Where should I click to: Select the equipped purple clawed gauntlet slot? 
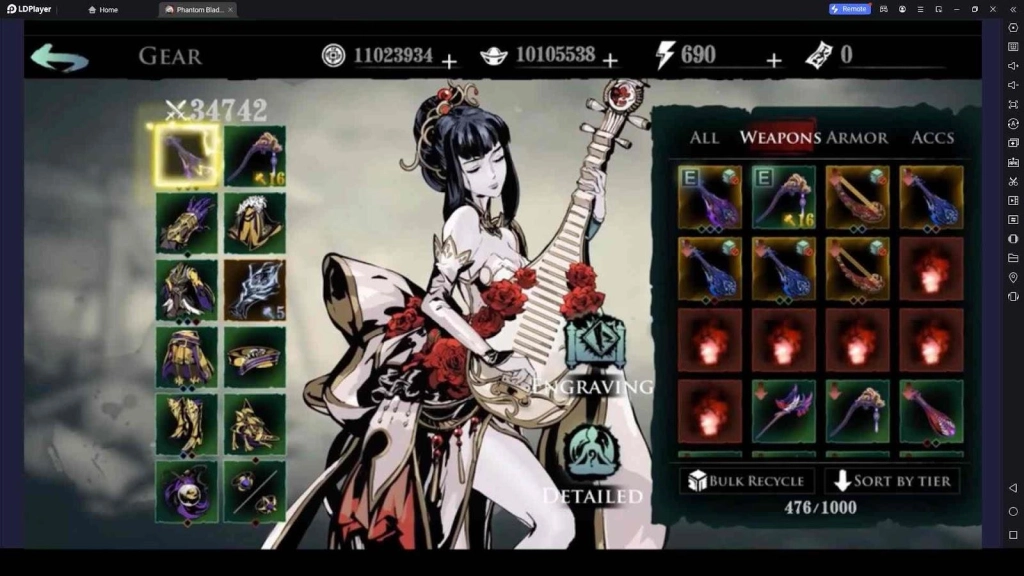click(x=186, y=222)
